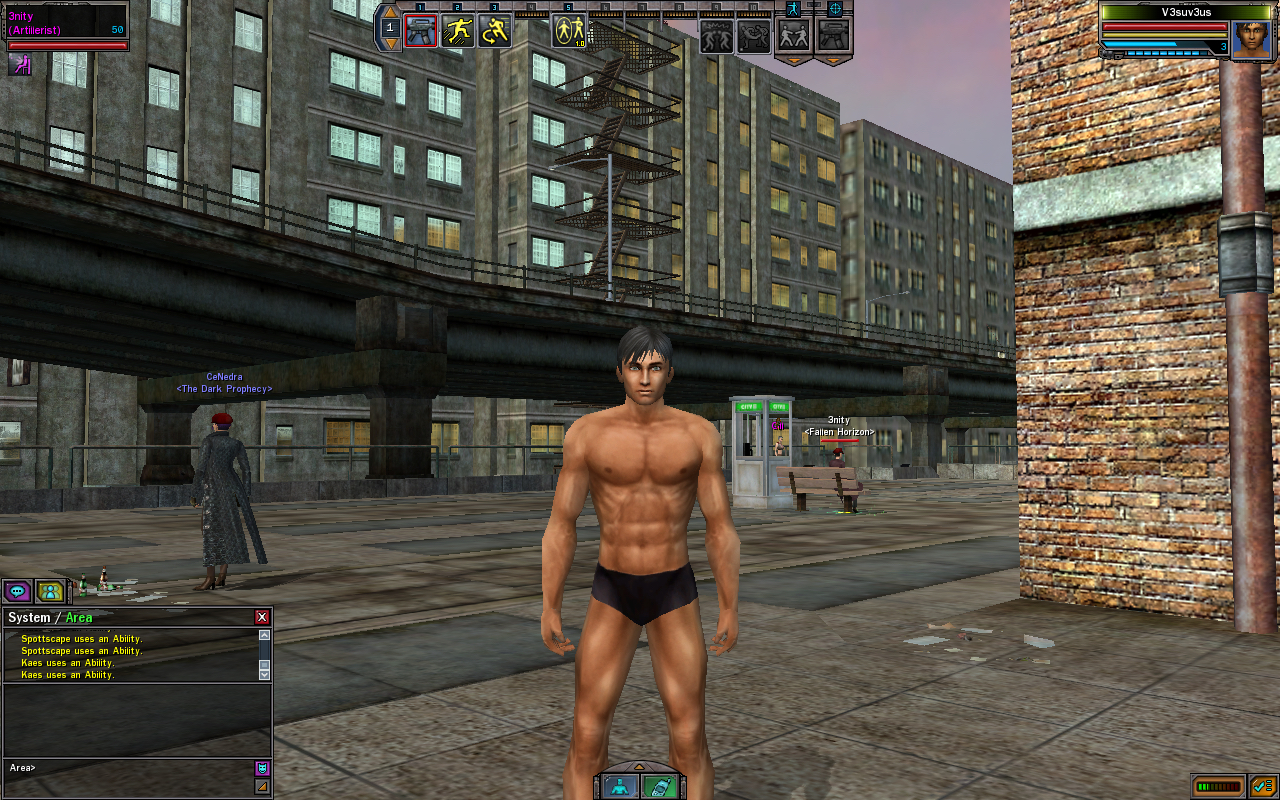
Task: Close the System / Area chat window
Action: [262, 617]
